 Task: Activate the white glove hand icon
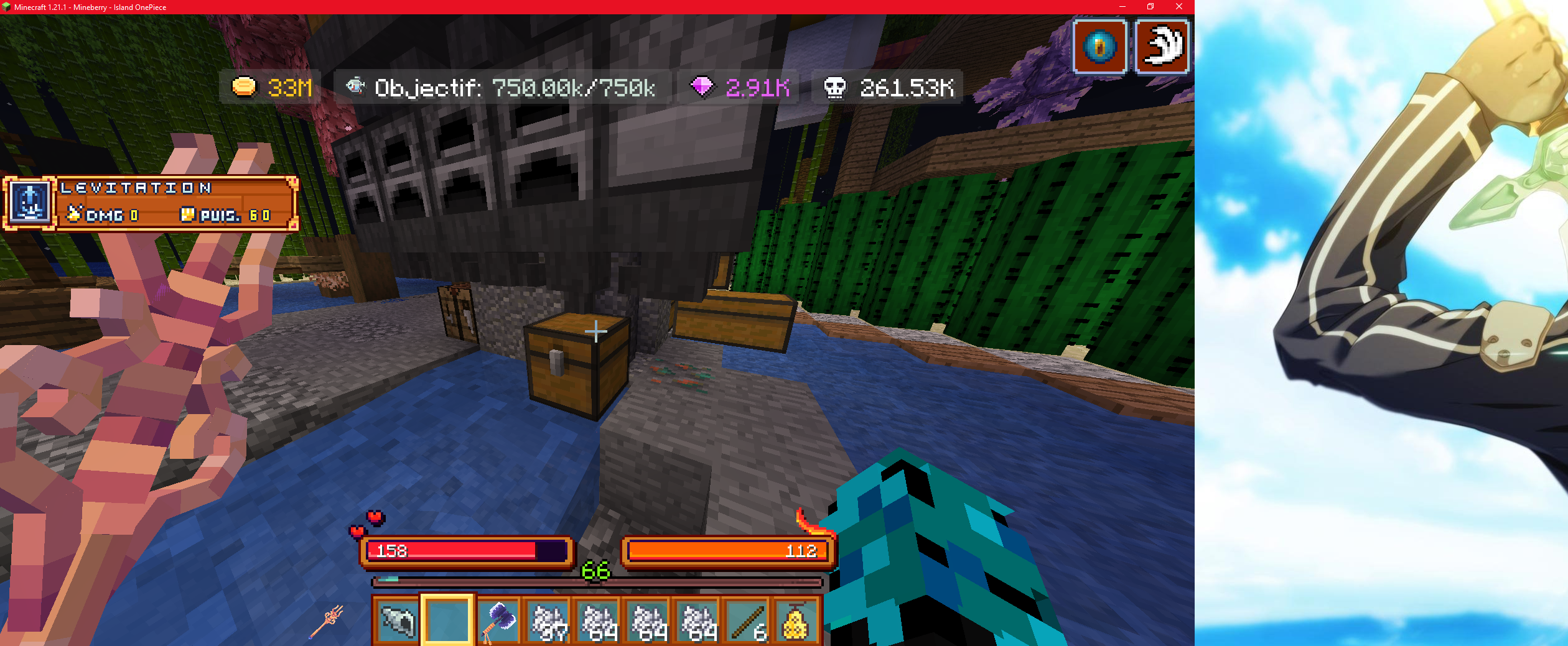pos(1162,47)
